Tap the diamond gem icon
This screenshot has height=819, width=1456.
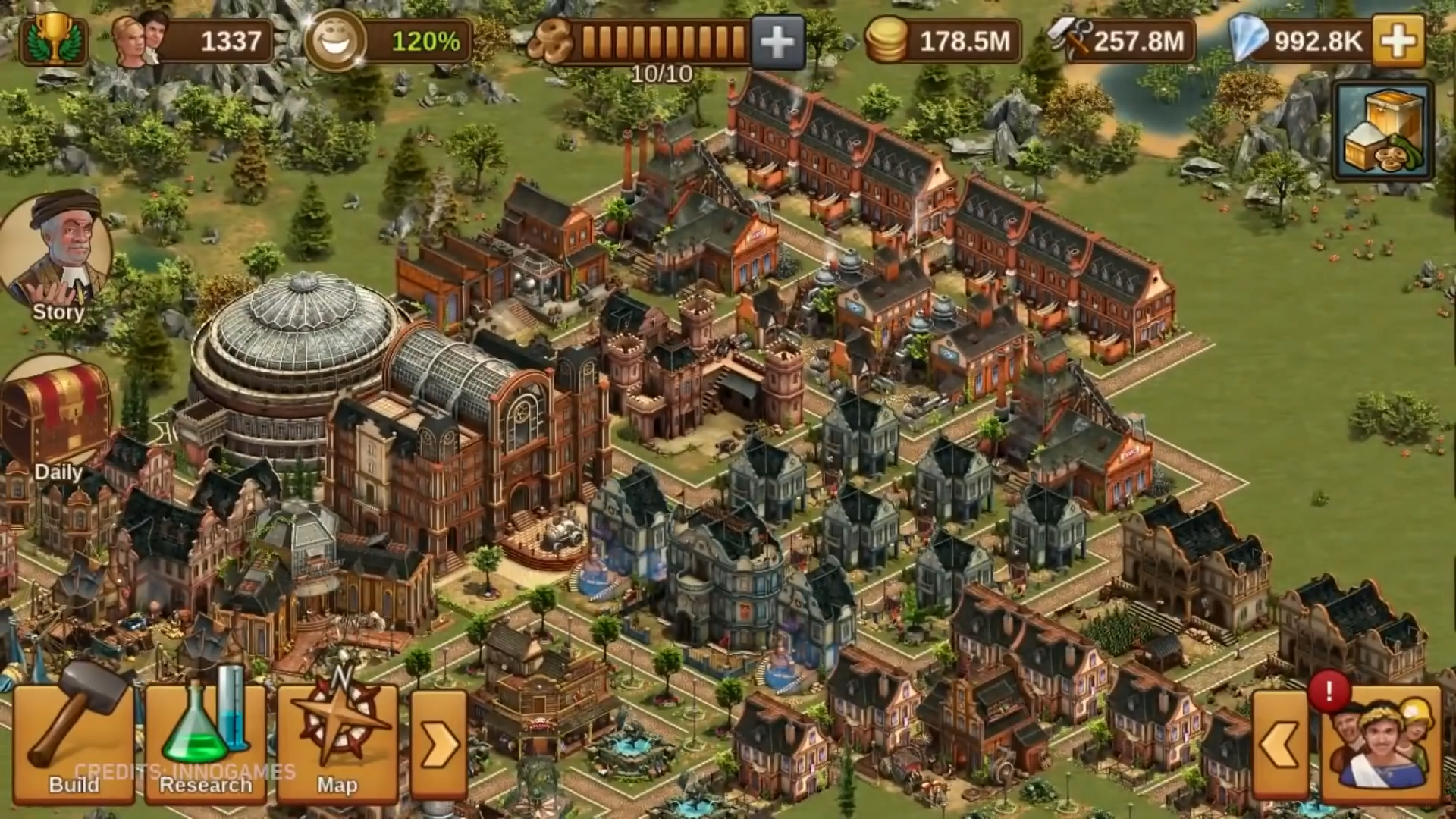pyautogui.click(x=1247, y=40)
